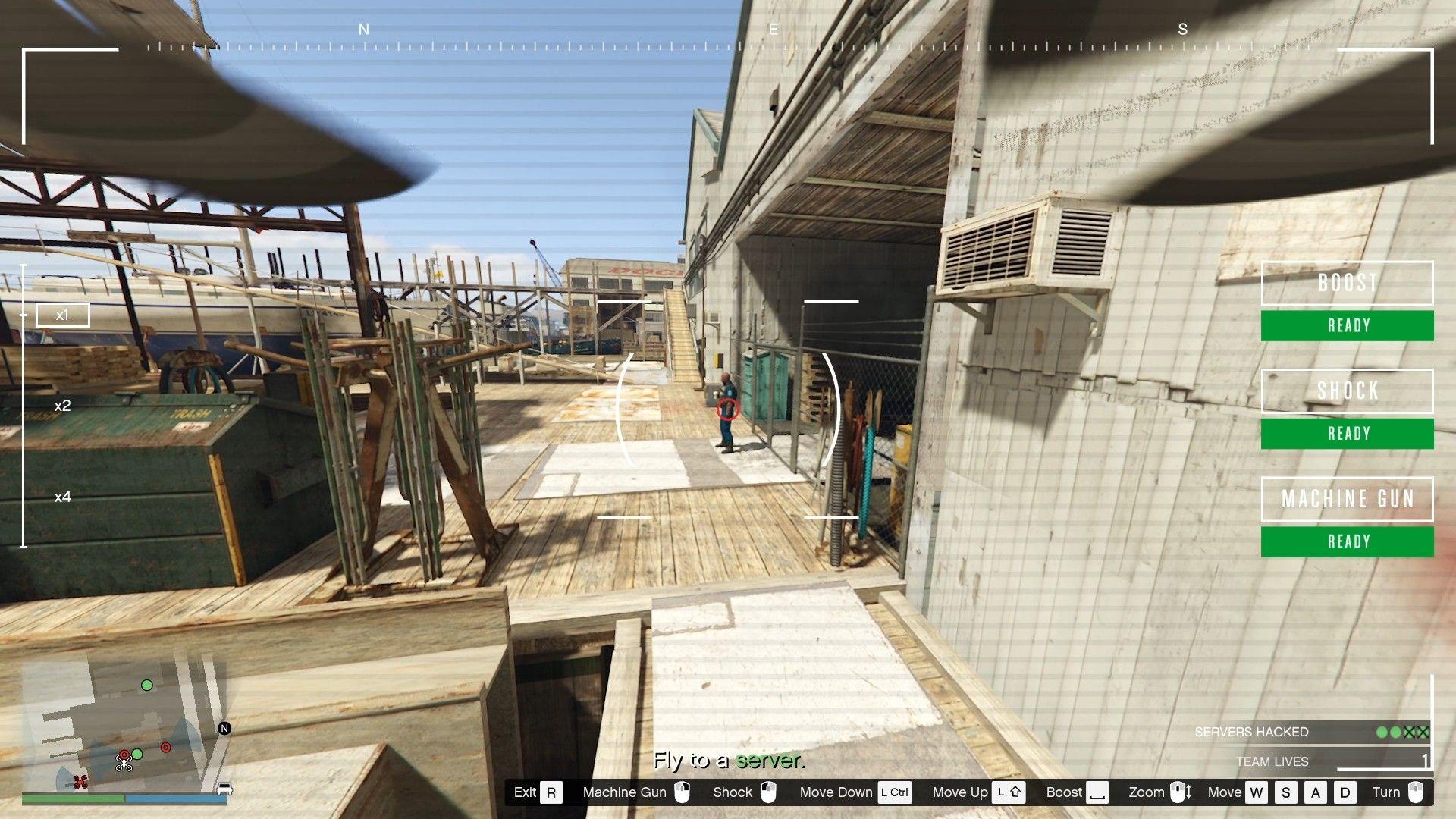
Task: Click the L Ctrl key icon for Move Down
Action: tap(894, 792)
